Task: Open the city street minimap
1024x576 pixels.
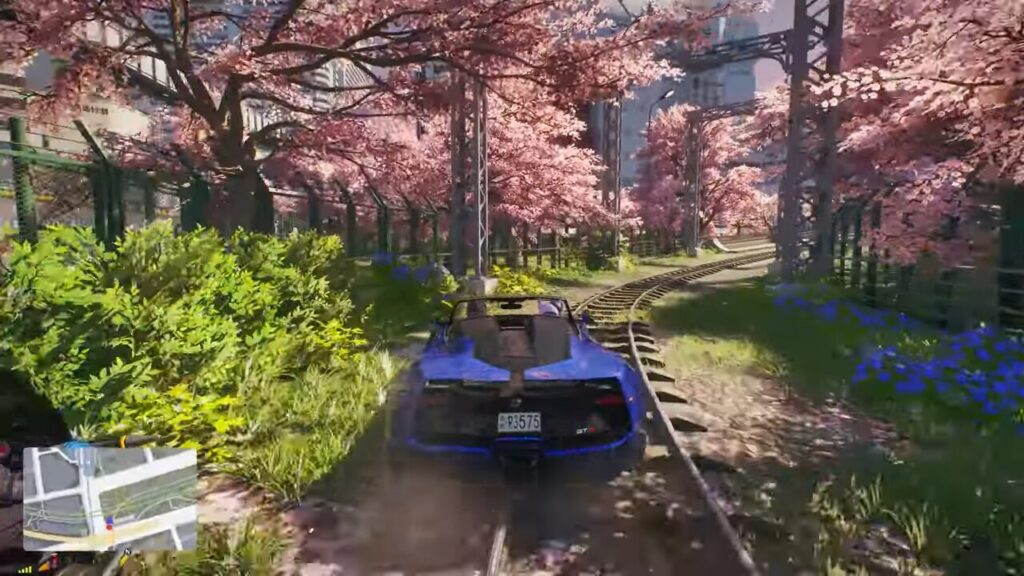Action: [109, 498]
